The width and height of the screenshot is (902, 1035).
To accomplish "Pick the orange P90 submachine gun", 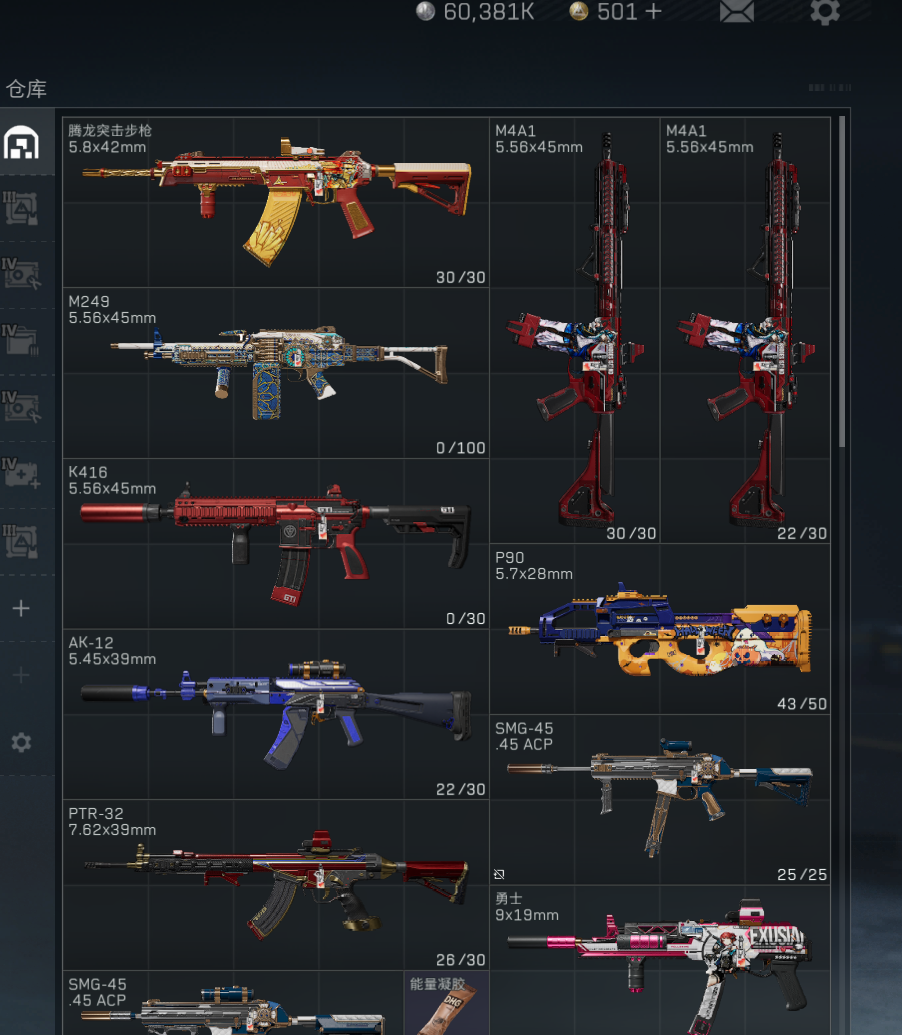I will pyautogui.click(x=660, y=628).
